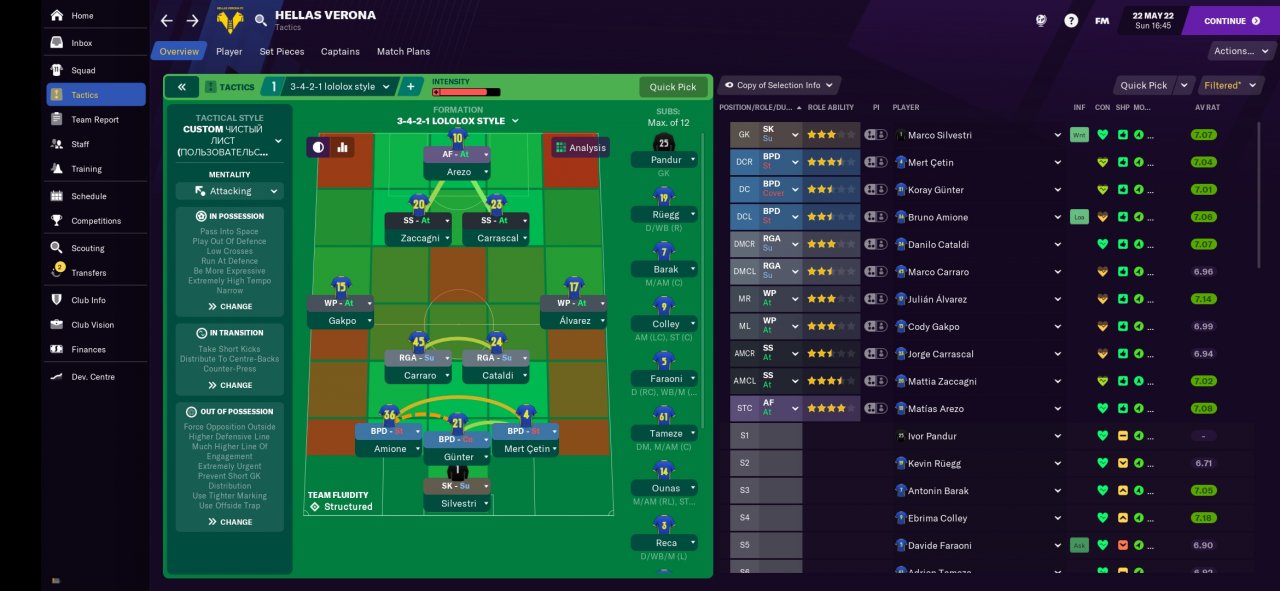The width and height of the screenshot is (1280, 591).
Task: Change the Out Of Possession instructions
Action: 230,522
